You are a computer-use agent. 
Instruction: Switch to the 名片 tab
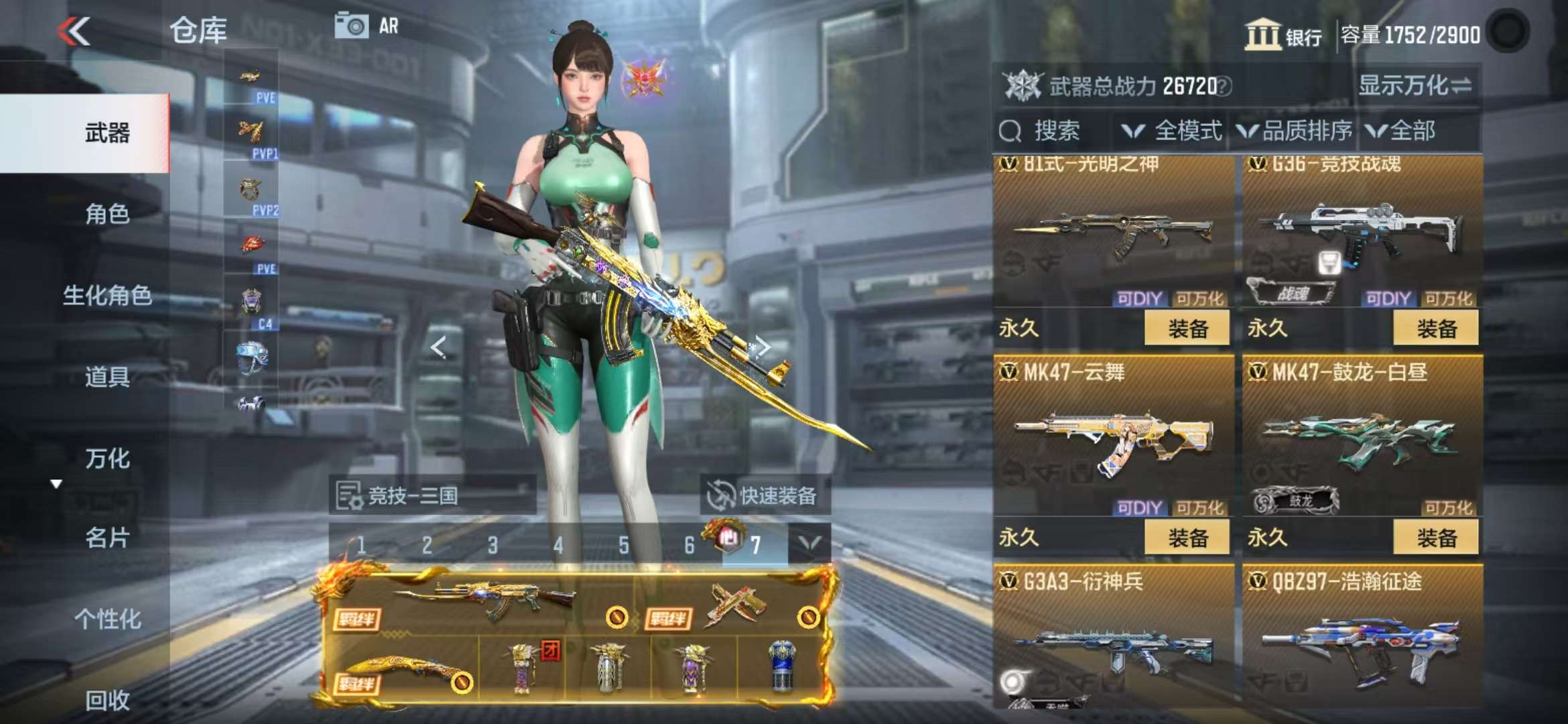(x=107, y=538)
